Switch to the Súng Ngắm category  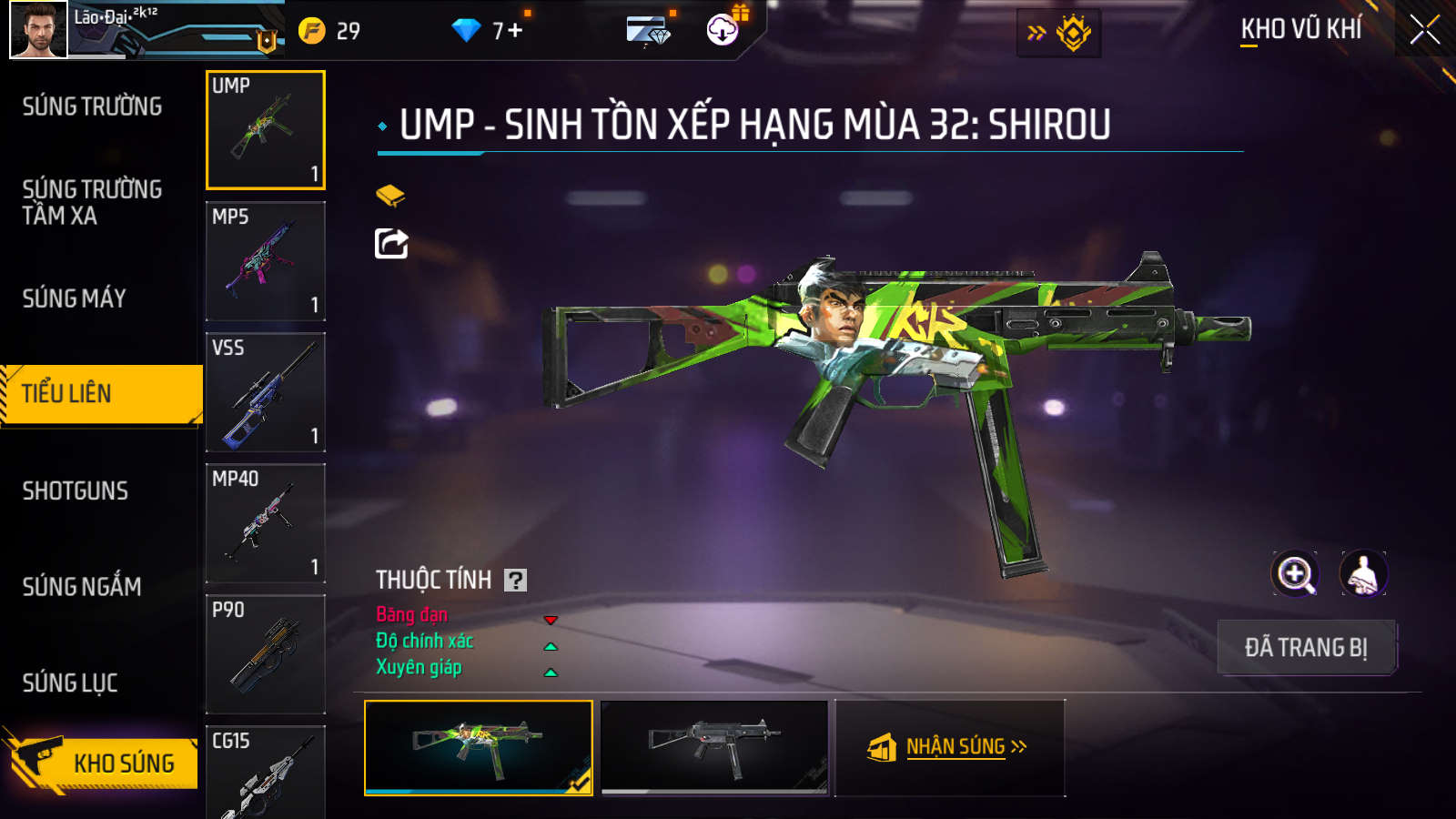(x=82, y=587)
